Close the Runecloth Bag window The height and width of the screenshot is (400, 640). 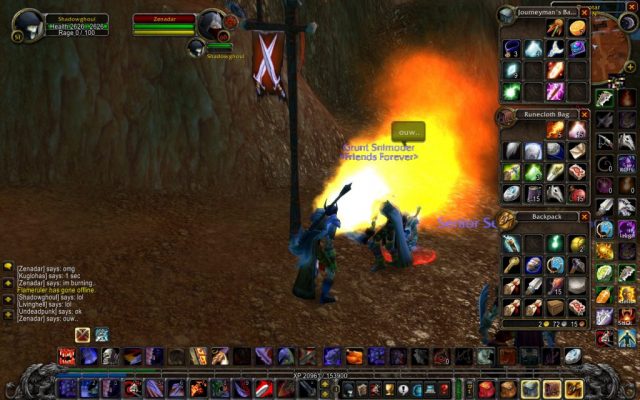(585, 115)
